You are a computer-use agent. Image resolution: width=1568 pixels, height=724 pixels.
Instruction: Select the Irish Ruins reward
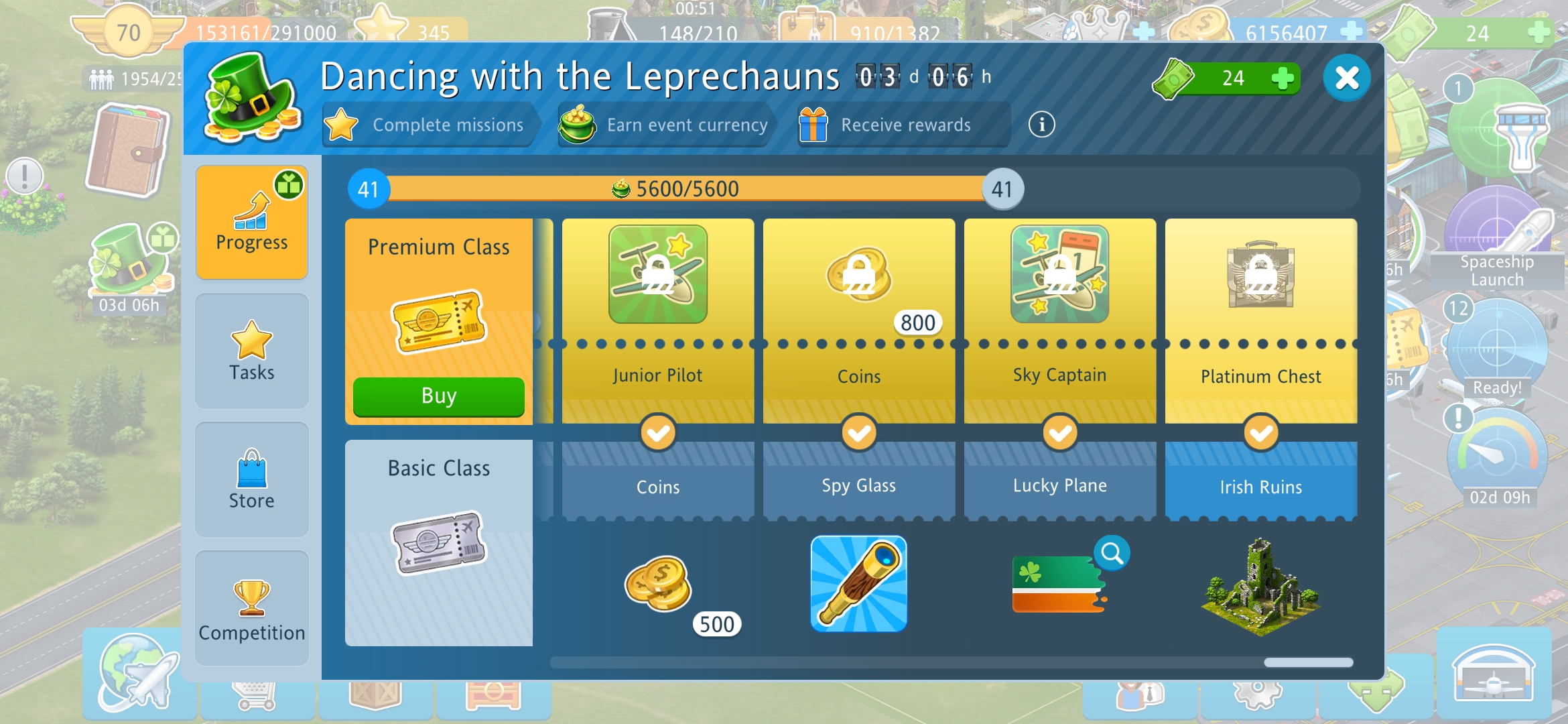(1260, 587)
